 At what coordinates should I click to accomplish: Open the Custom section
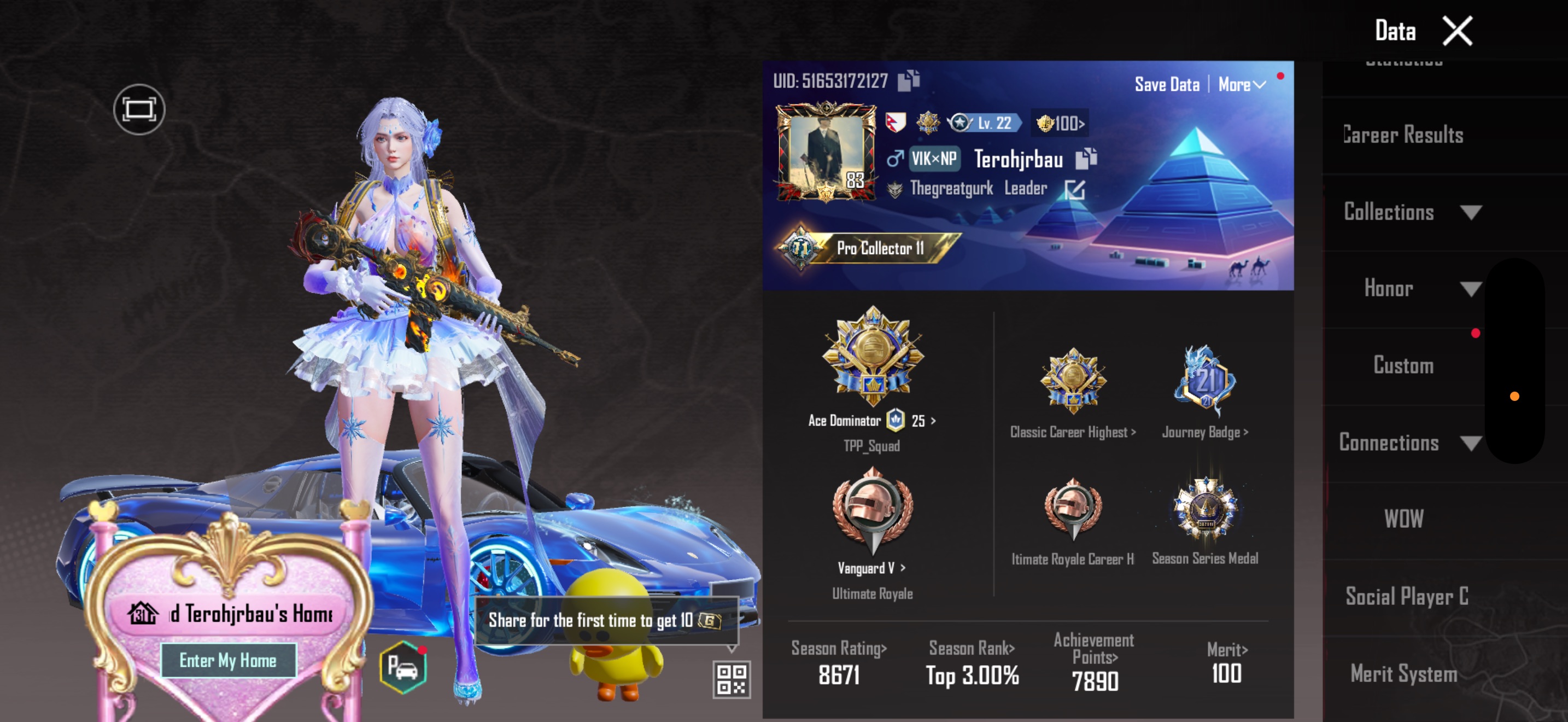1403,365
